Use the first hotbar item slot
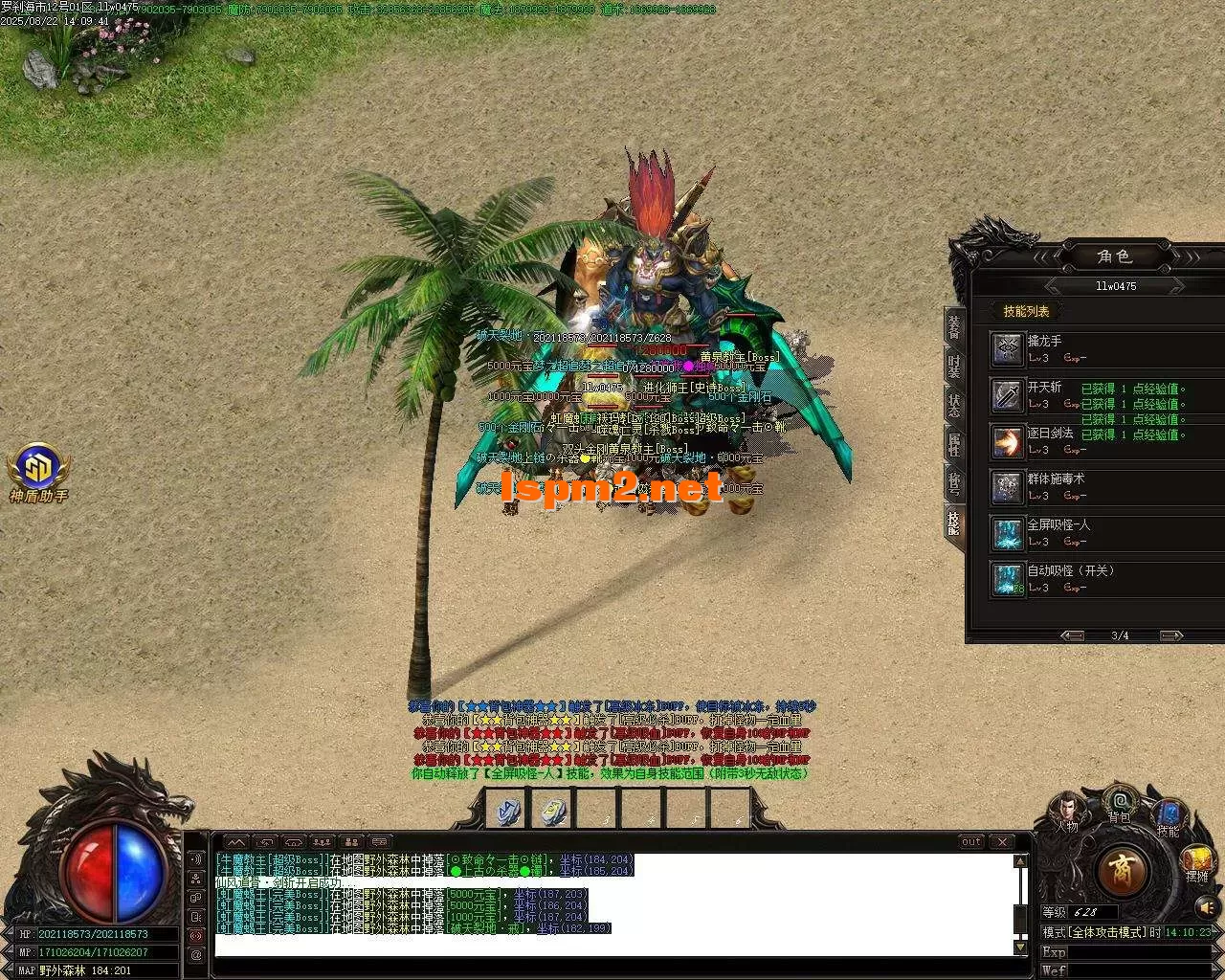Viewport: 1225px width, 980px height. point(507,810)
